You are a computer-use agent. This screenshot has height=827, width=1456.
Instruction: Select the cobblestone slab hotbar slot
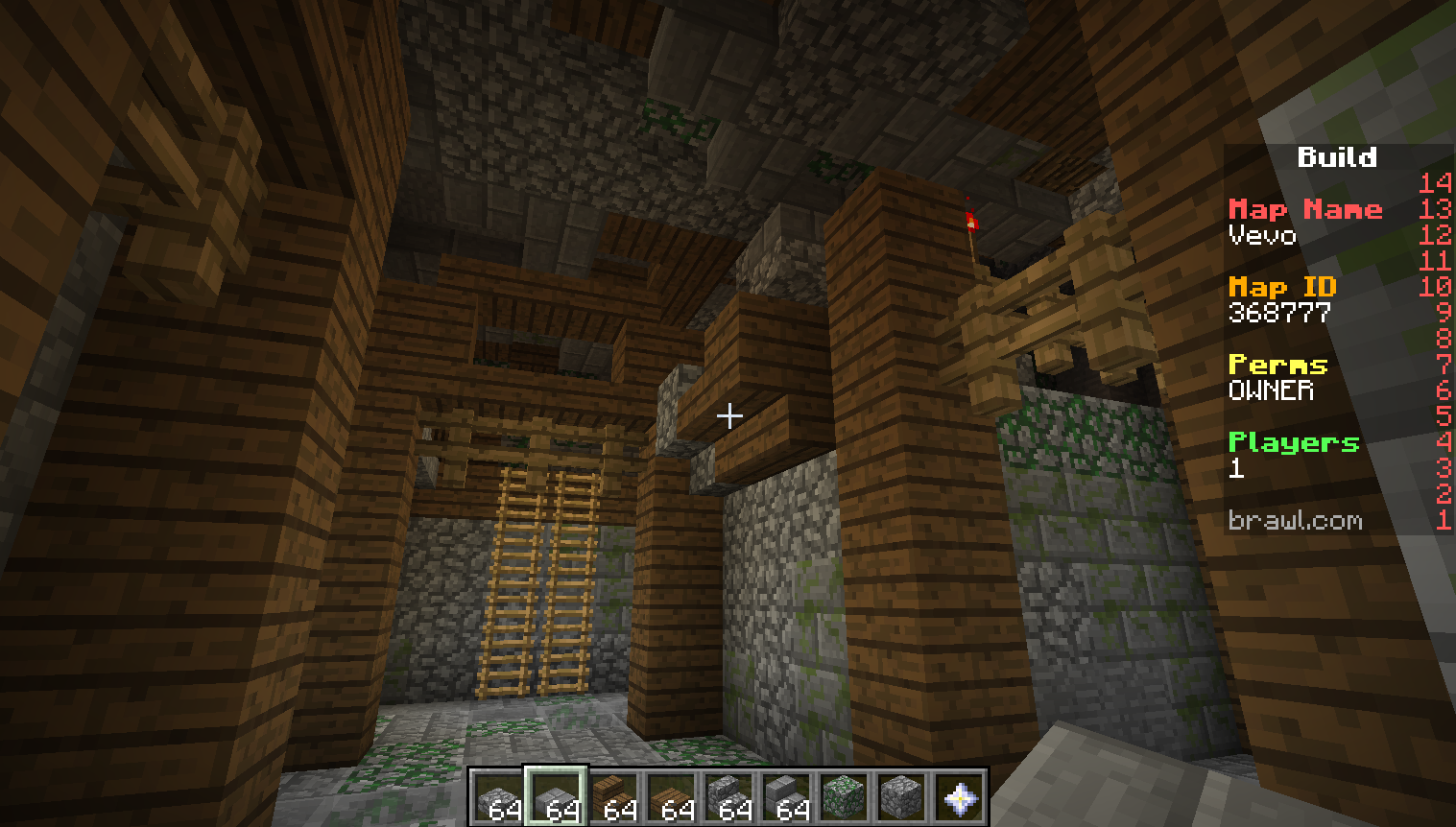[498, 798]
